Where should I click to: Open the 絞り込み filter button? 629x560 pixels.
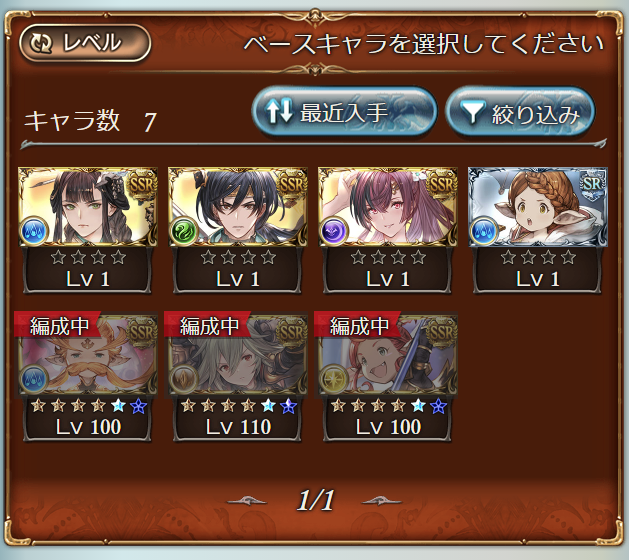pos(520,113)
